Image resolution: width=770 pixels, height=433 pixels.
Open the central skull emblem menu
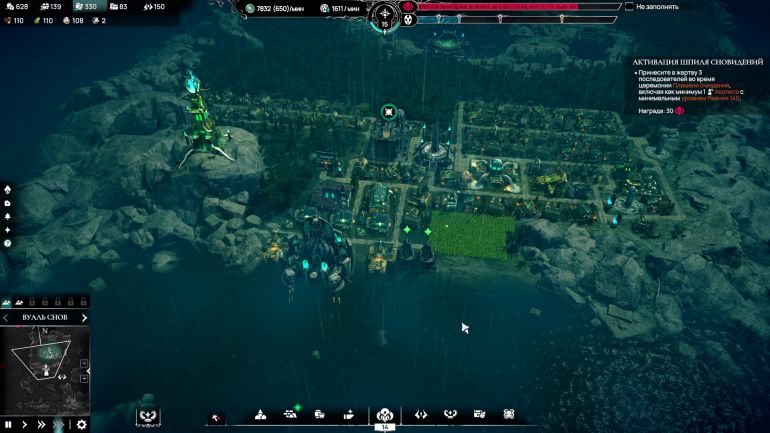(384, 414)
